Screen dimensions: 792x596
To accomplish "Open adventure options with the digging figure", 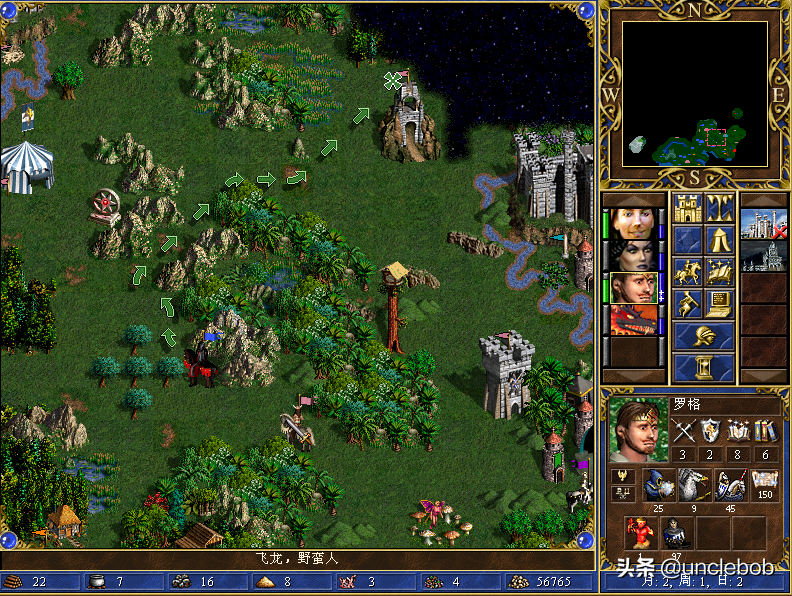I will coord(688,303).
